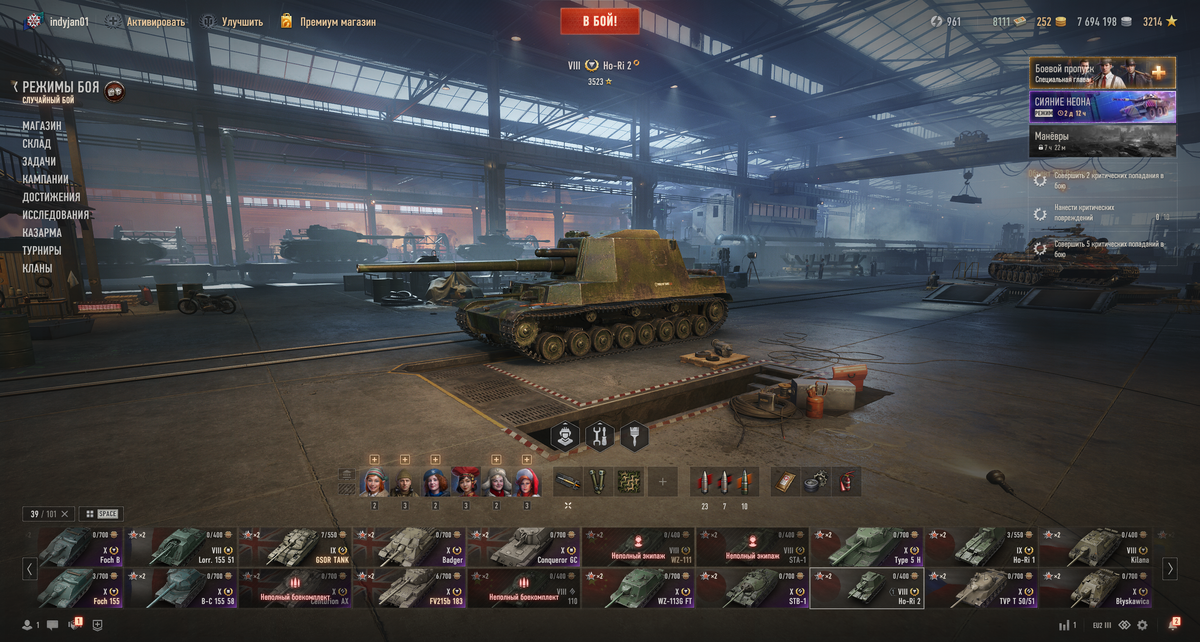Open the wrench and screwdriver maintenance hexagon

click(x=600, y=436)
